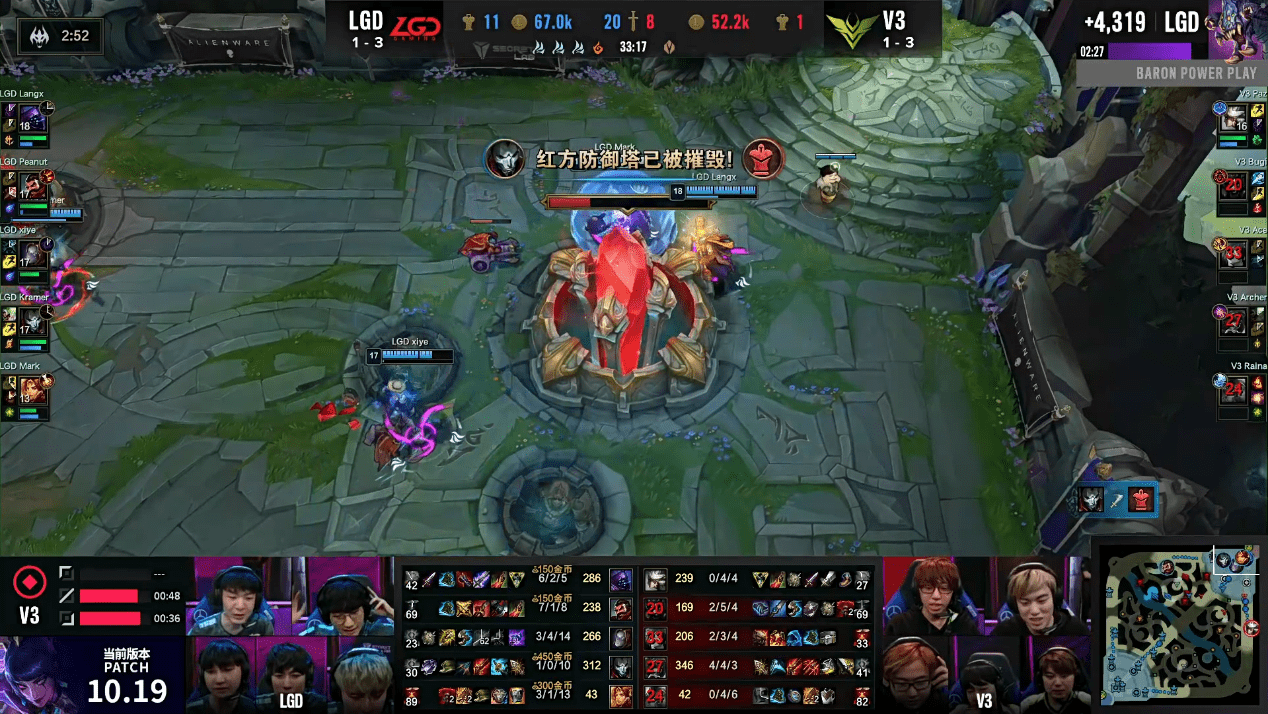Select the 6/2/5 player's scoreboard champion icon

[x=620, y=579]
